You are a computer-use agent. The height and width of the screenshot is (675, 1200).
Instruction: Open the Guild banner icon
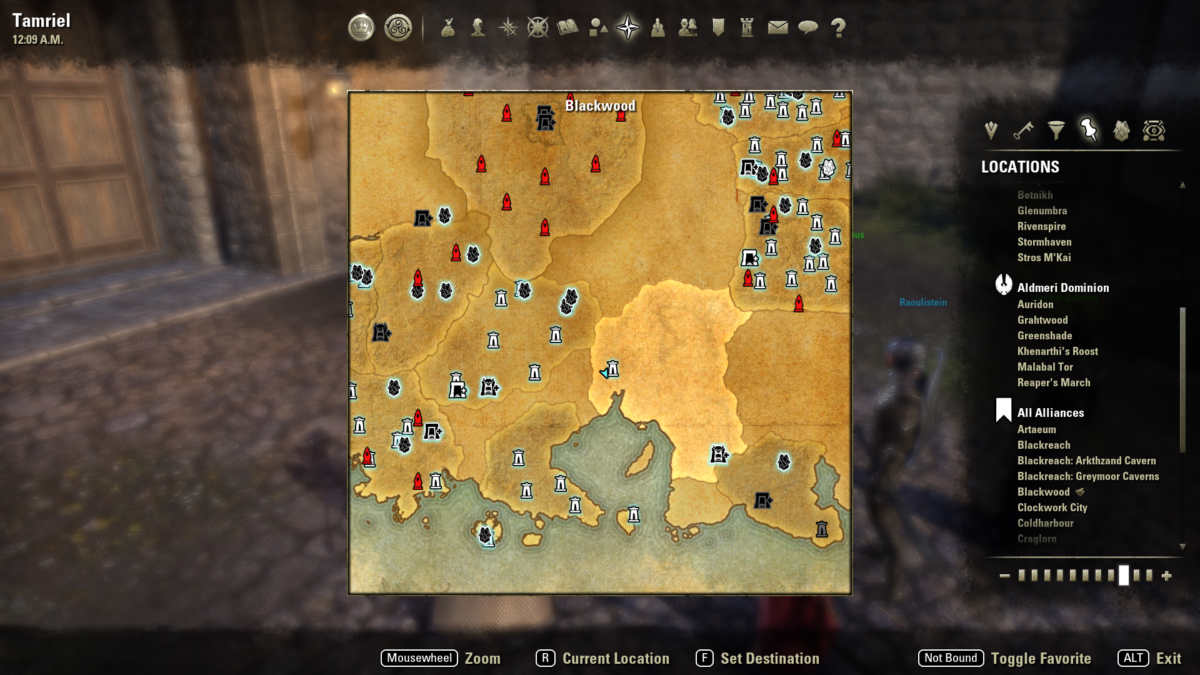718,28
